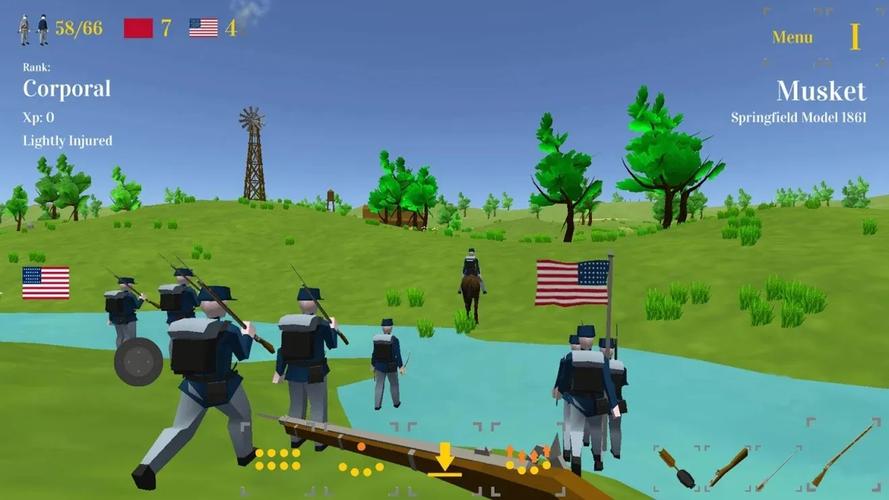Viewport: 889px width, 500px height.
Task: Activate the yellow down-arrow hold command
Action: tap(444, 460)
